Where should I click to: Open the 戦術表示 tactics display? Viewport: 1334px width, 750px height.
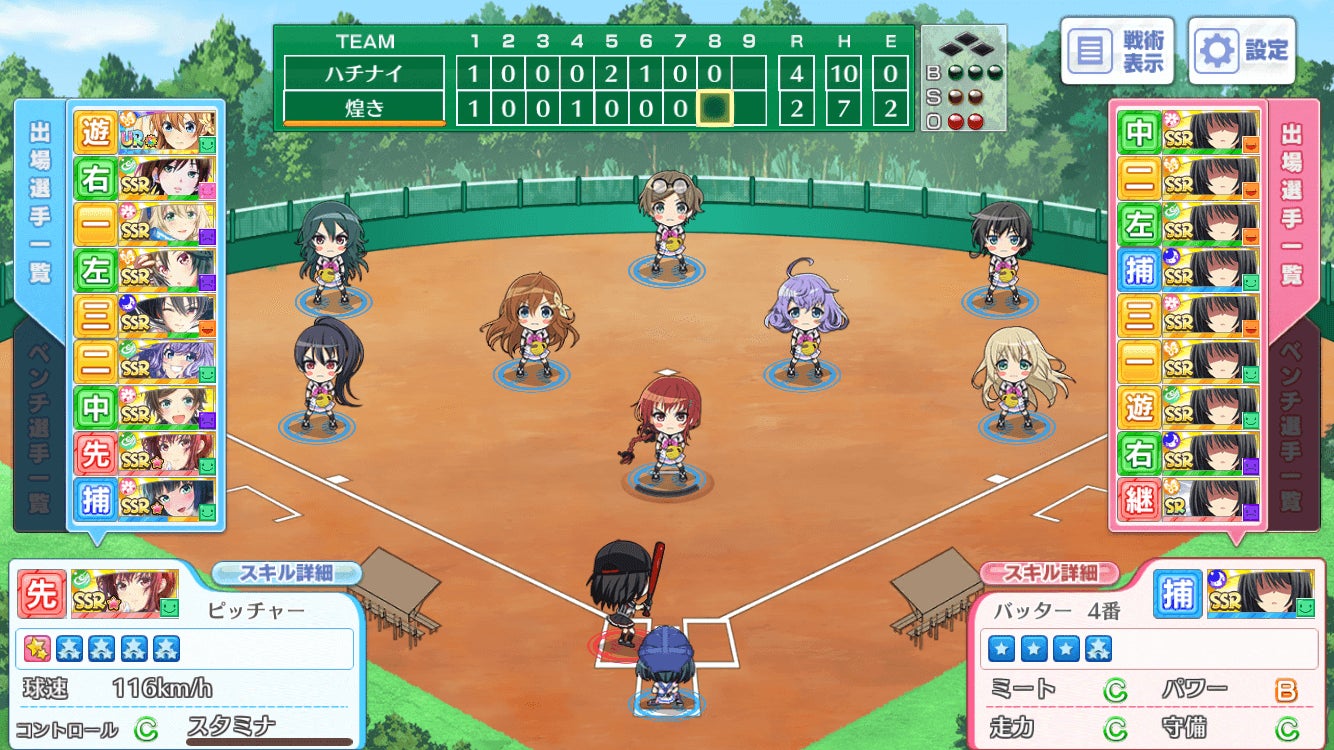click(x=1116, y=50)
